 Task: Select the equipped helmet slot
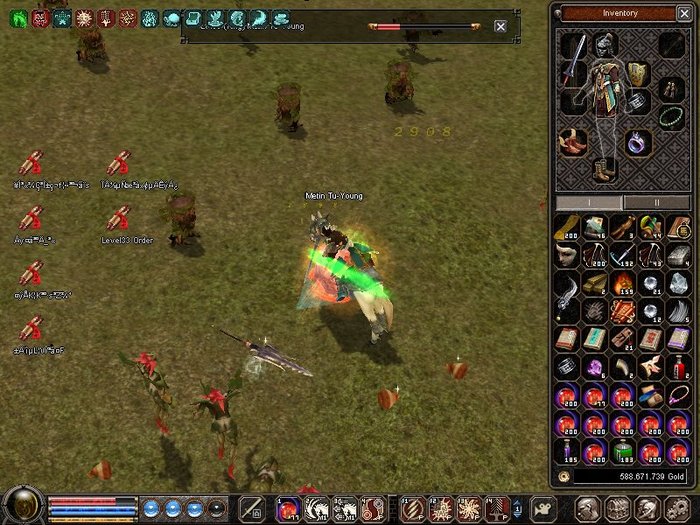[x=603, y=43]
